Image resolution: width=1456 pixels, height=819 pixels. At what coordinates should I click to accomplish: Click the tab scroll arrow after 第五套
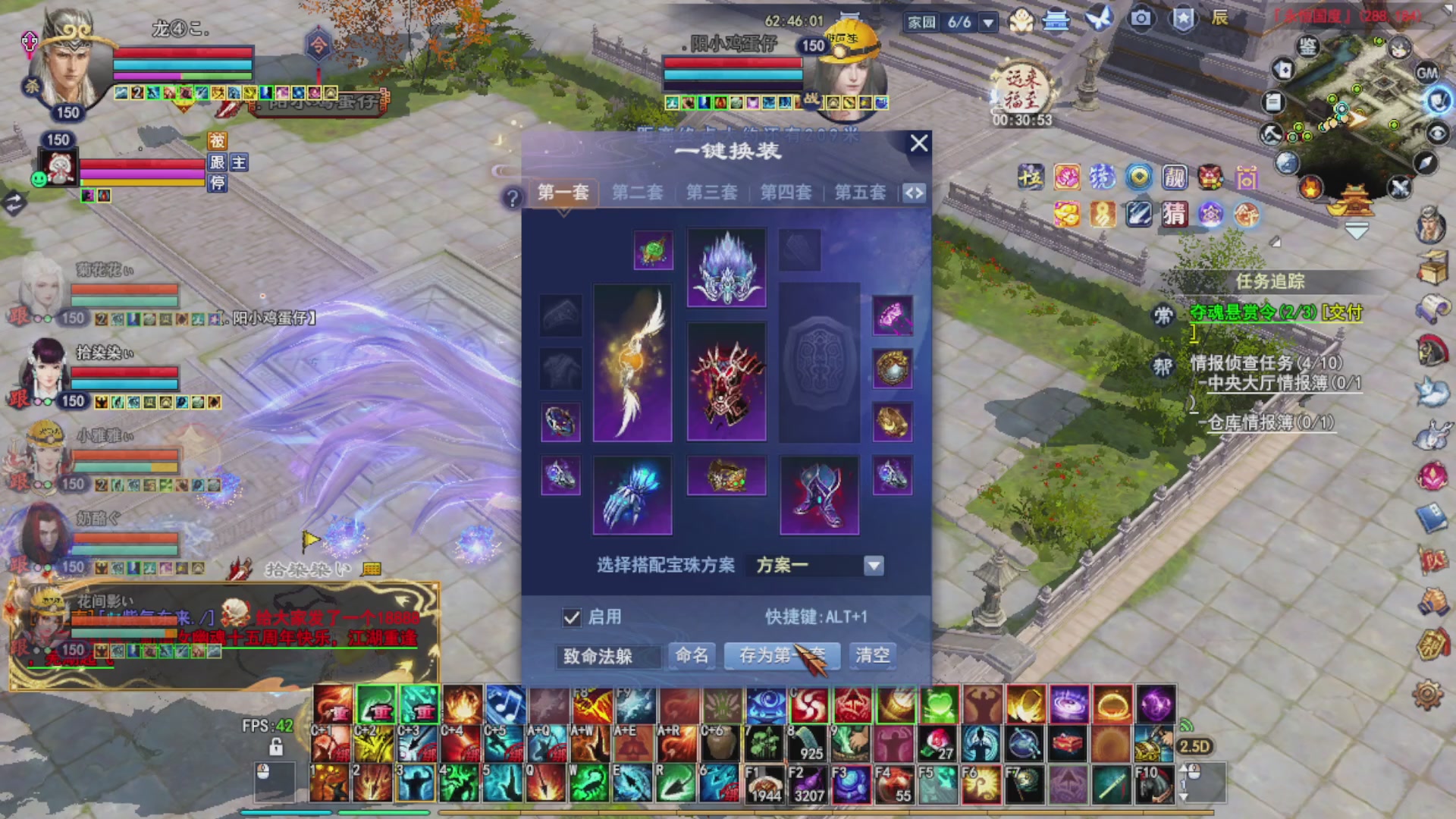click(913, 193)
